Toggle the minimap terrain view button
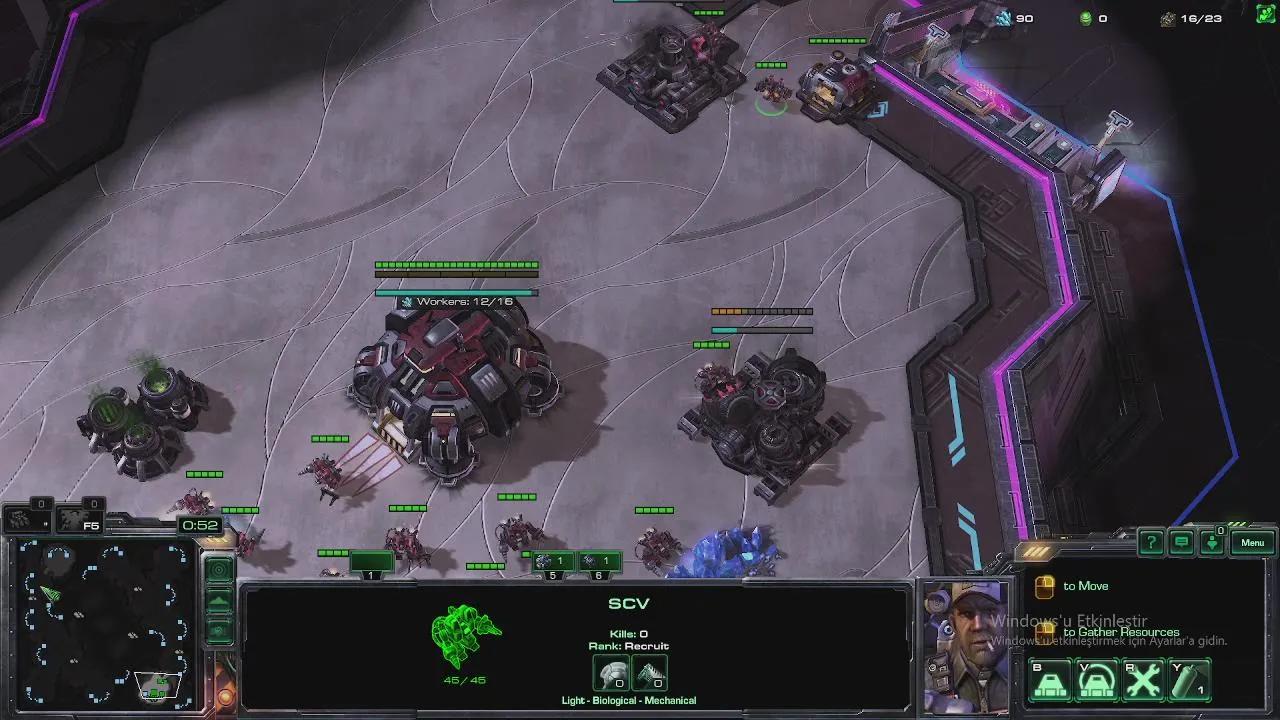The image size is (1280, 720). 219,602
